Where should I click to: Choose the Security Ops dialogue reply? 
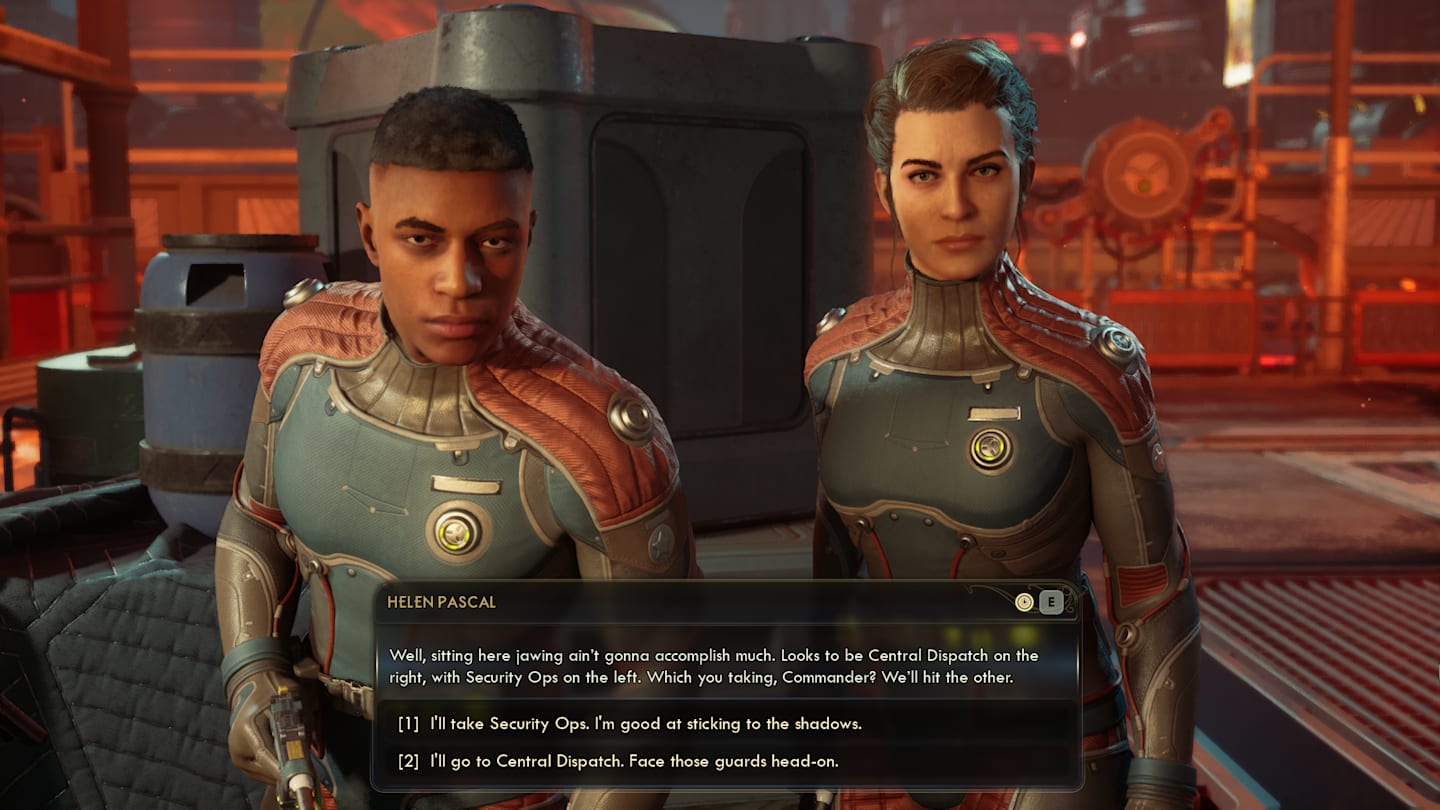point(645,723)
